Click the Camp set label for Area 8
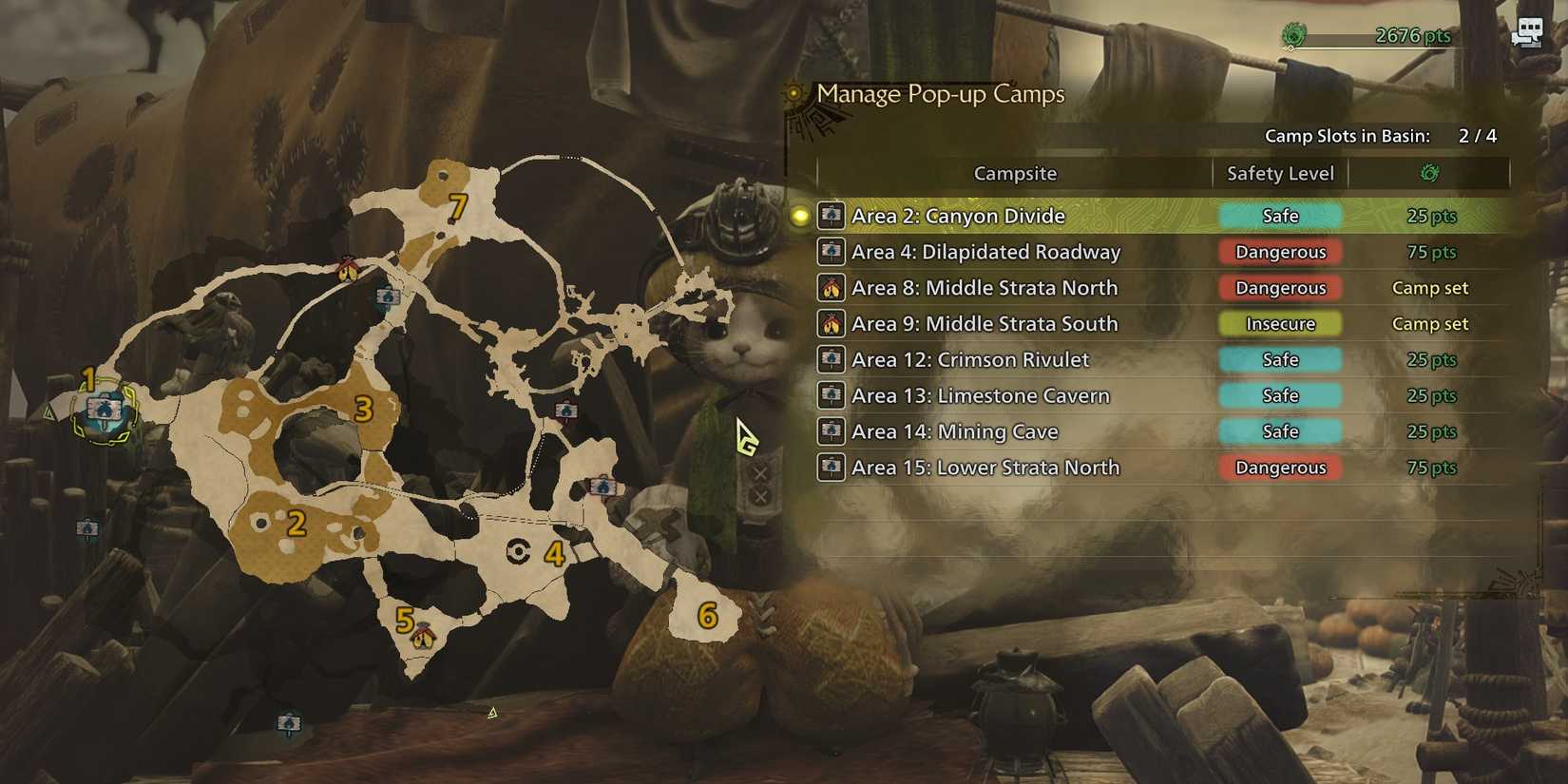Image resolution: width=1568 pixels, height=784 pixels. (x=1429, y=287)
